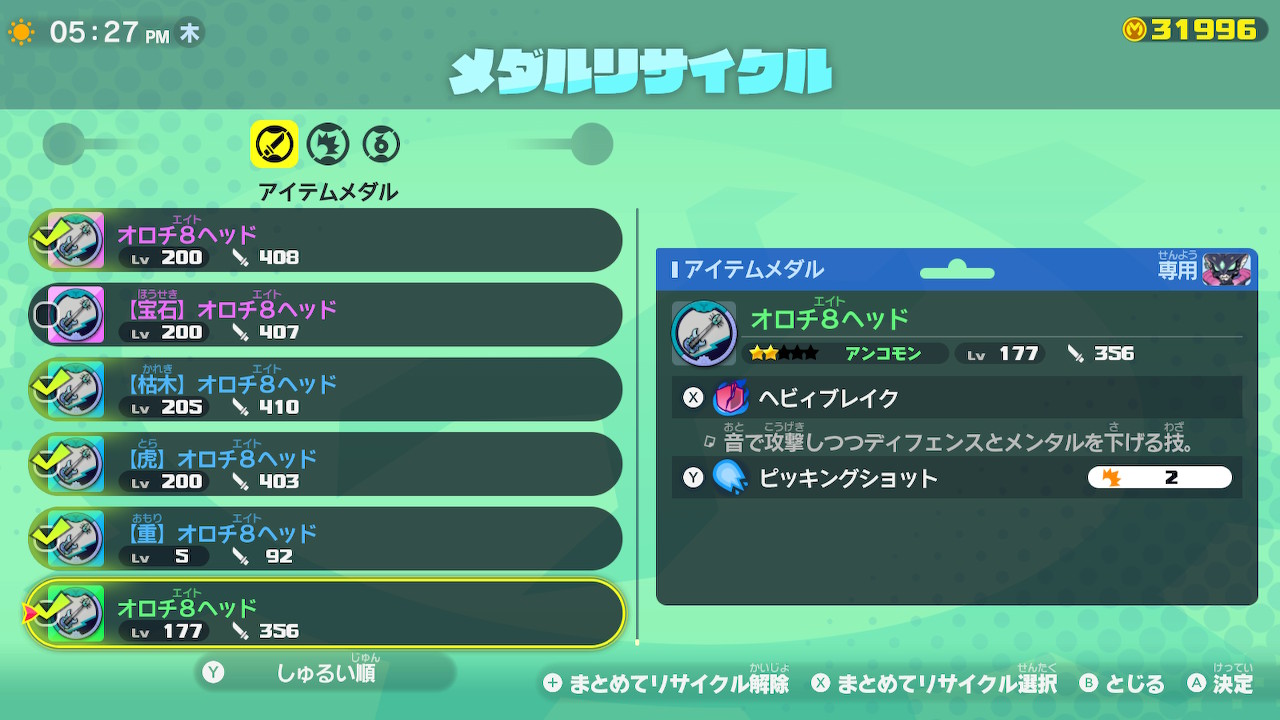Switch to the spiral medal tab

pos(381,145)
